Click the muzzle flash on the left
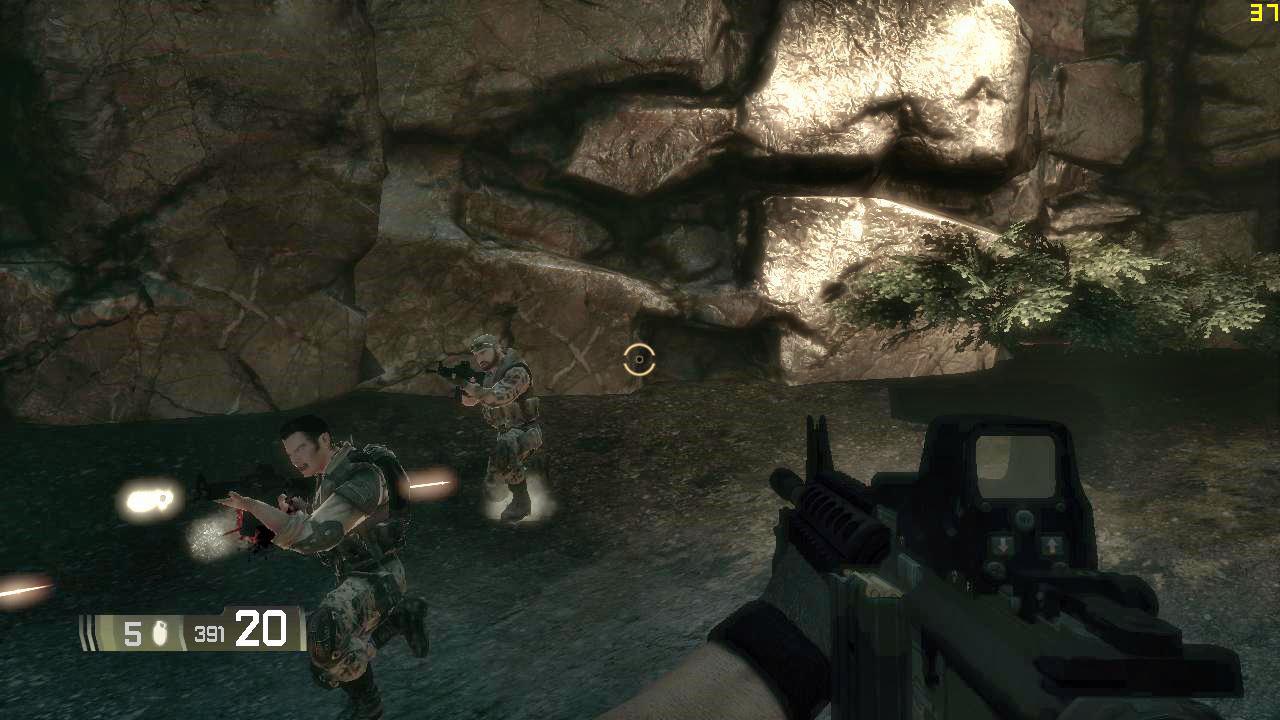This screenshot has height=720, width=1280. click(x=150, y=497)
